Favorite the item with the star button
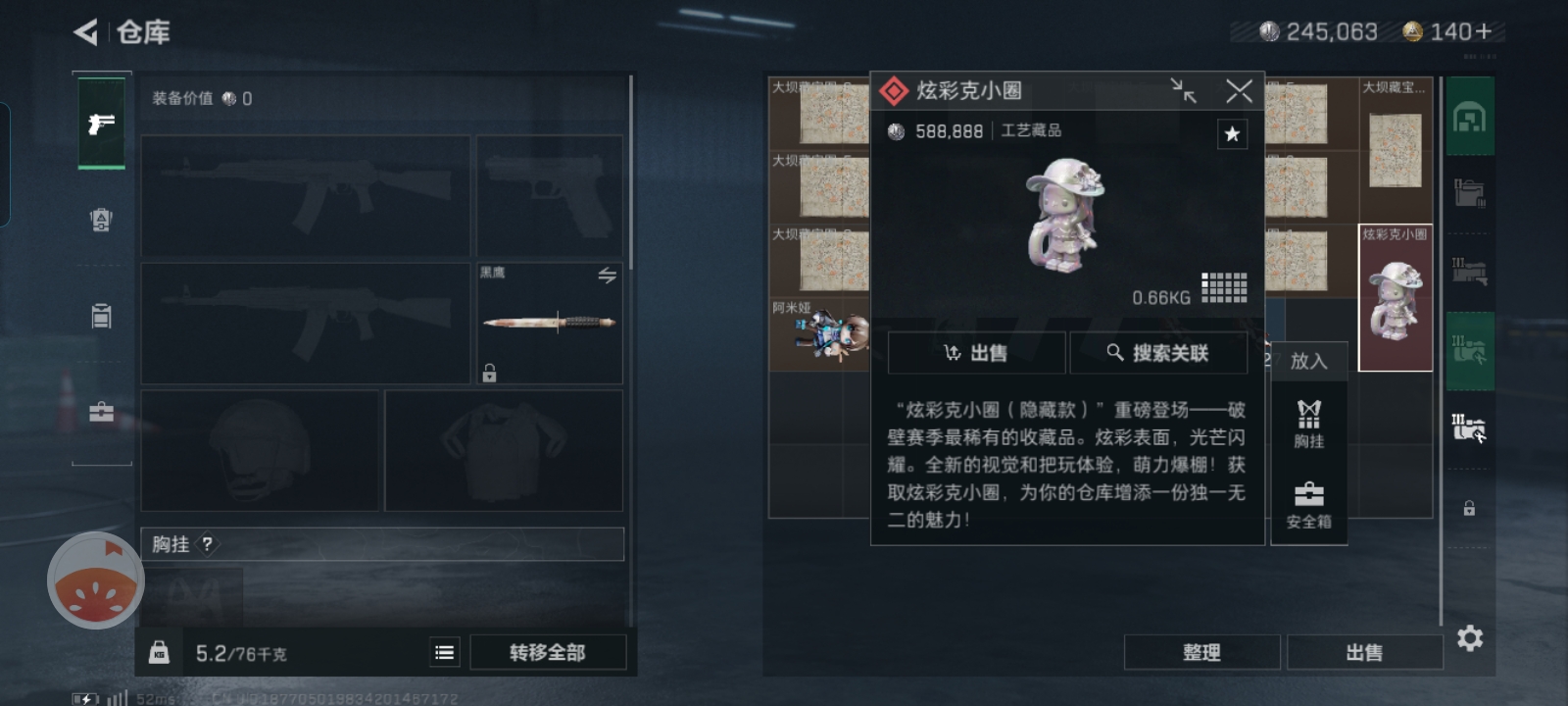 click(x=1232, y=134)
